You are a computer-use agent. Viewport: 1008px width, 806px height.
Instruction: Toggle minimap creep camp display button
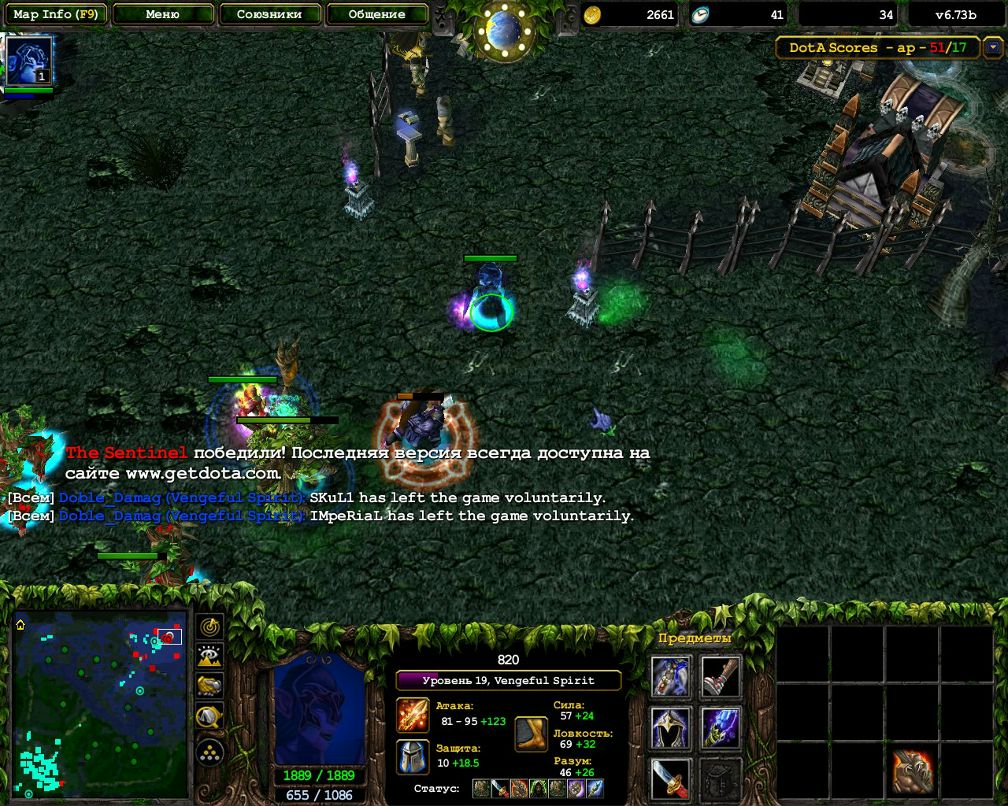click(210, 716)
